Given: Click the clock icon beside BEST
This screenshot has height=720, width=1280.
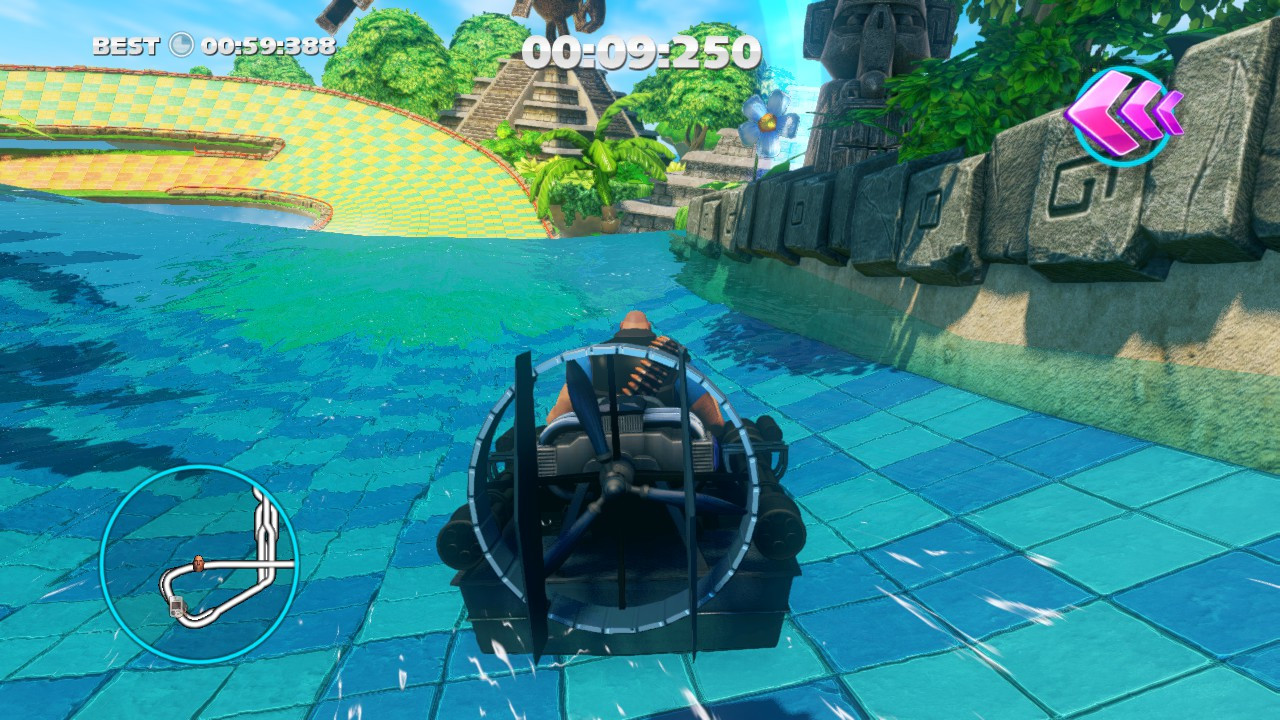Looking at the screenshot, I should coord(181,44).
